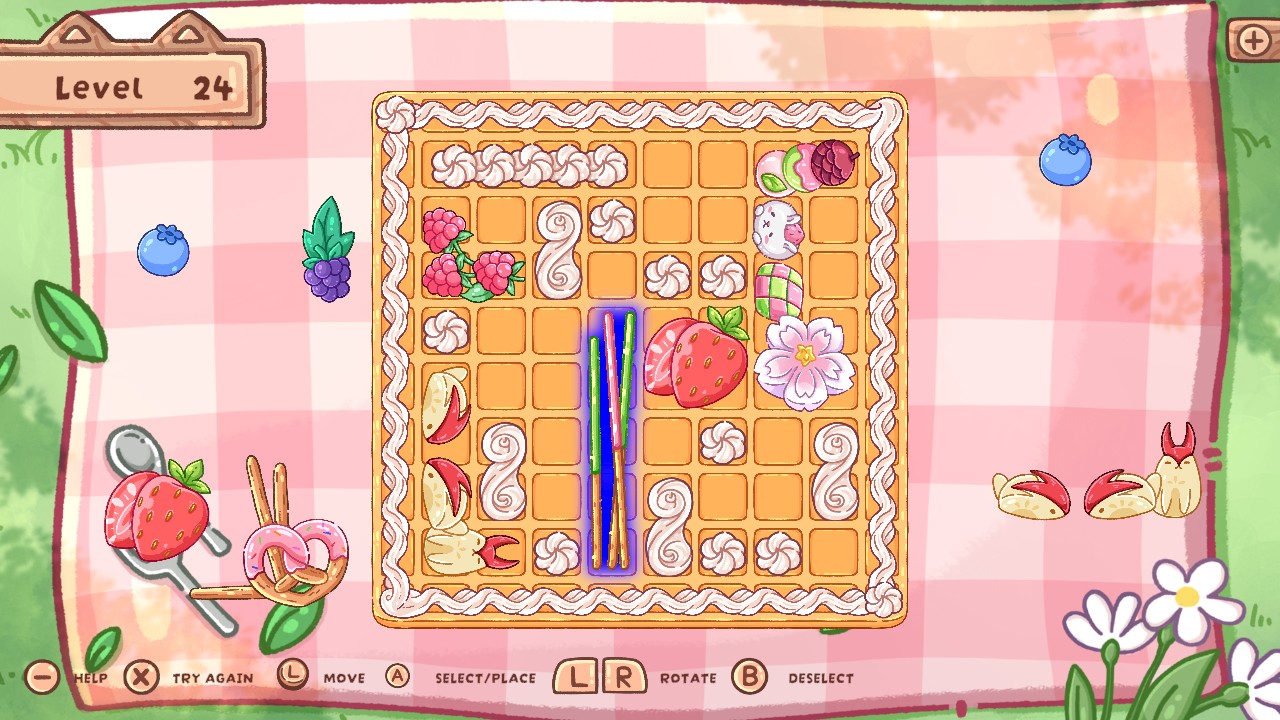Select the blueberry piece on the left side
The image size is (1280, 720).
pos(164,252)
